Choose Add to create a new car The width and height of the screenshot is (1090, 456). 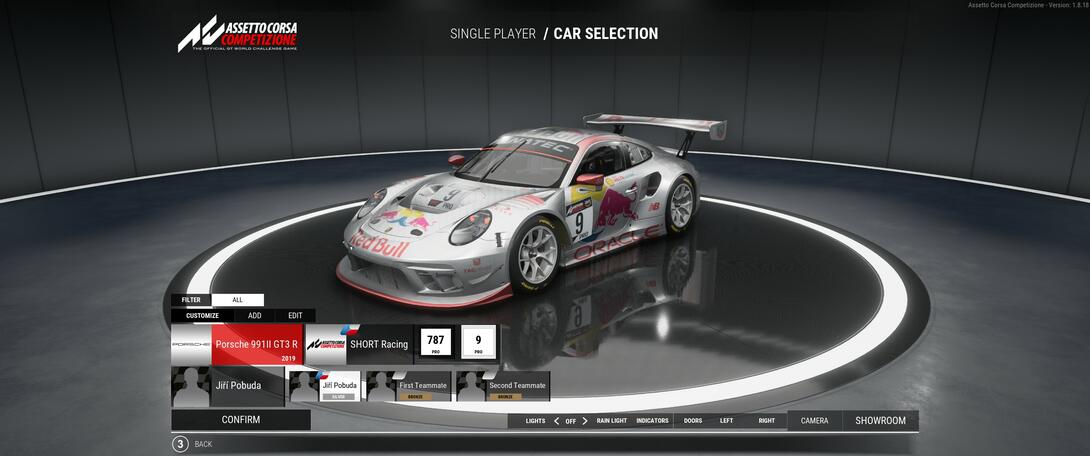click(255, 316)
